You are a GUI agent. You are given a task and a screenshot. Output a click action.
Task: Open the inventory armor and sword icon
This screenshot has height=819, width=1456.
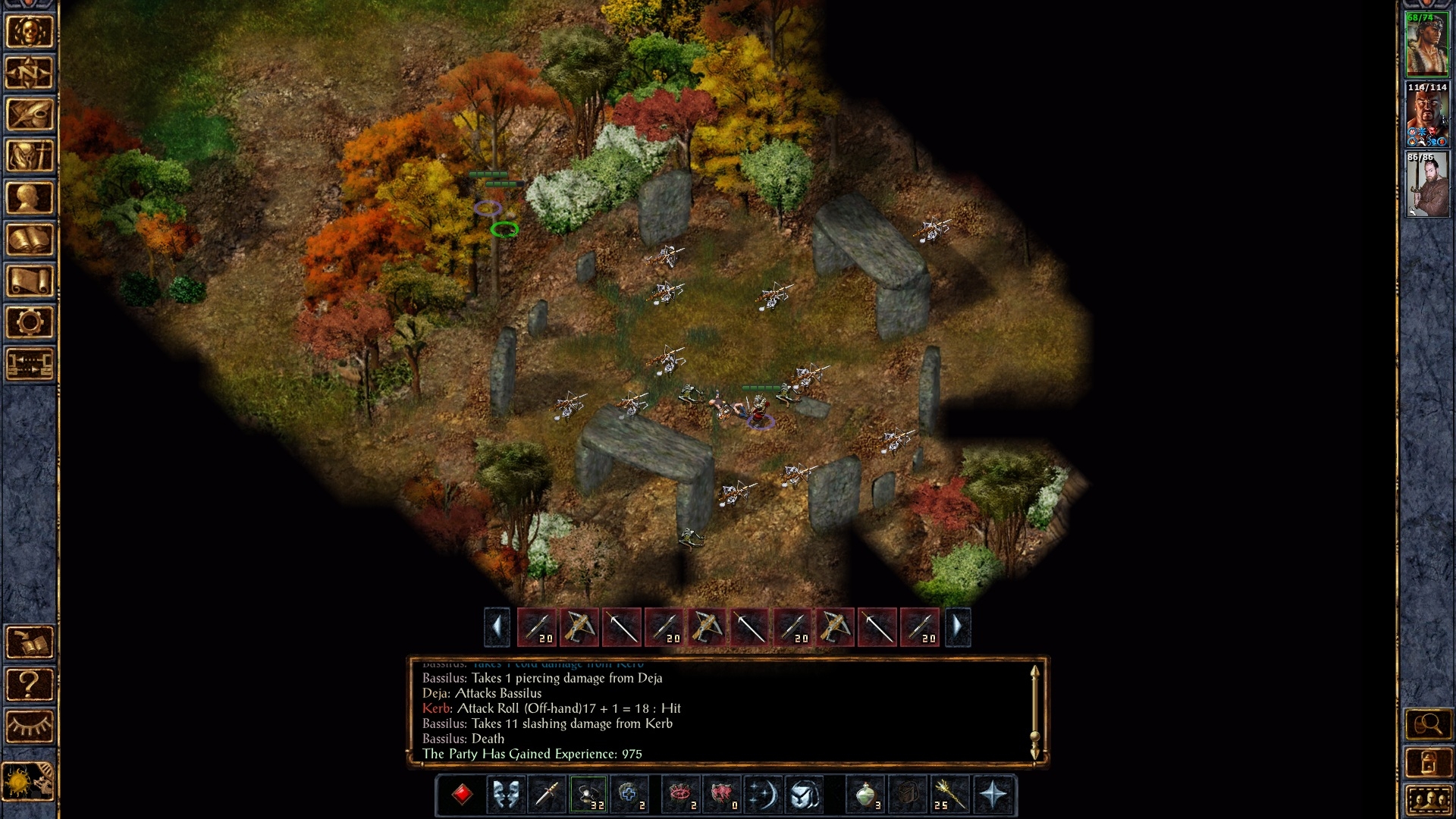tap(30, 156)
